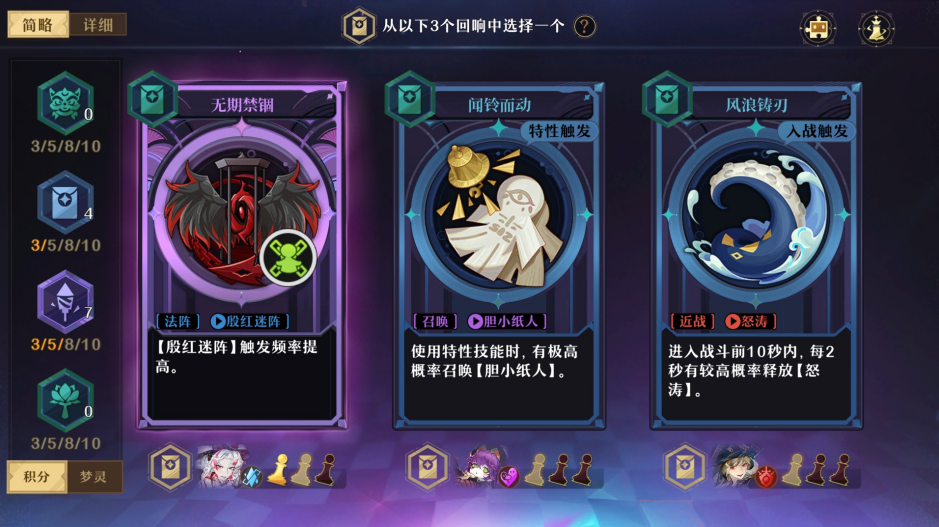Click the blue card hexagon icon
Image resolution: width=939 pixels, height=527 pixels.
65,202
